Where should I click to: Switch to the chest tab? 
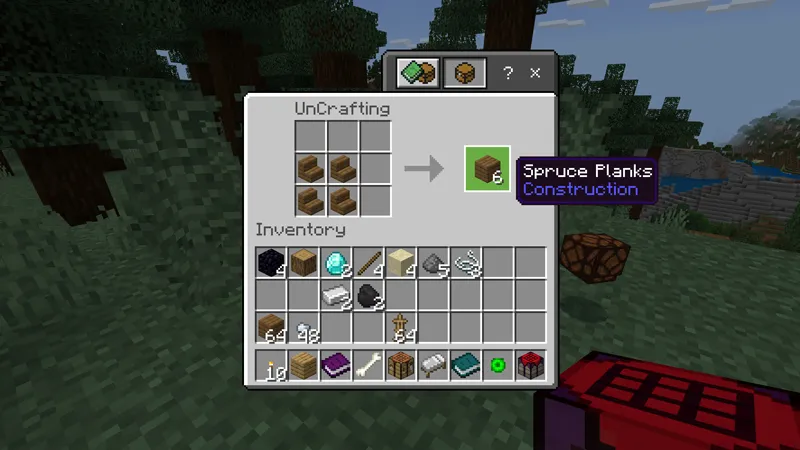tap(465, 73)
